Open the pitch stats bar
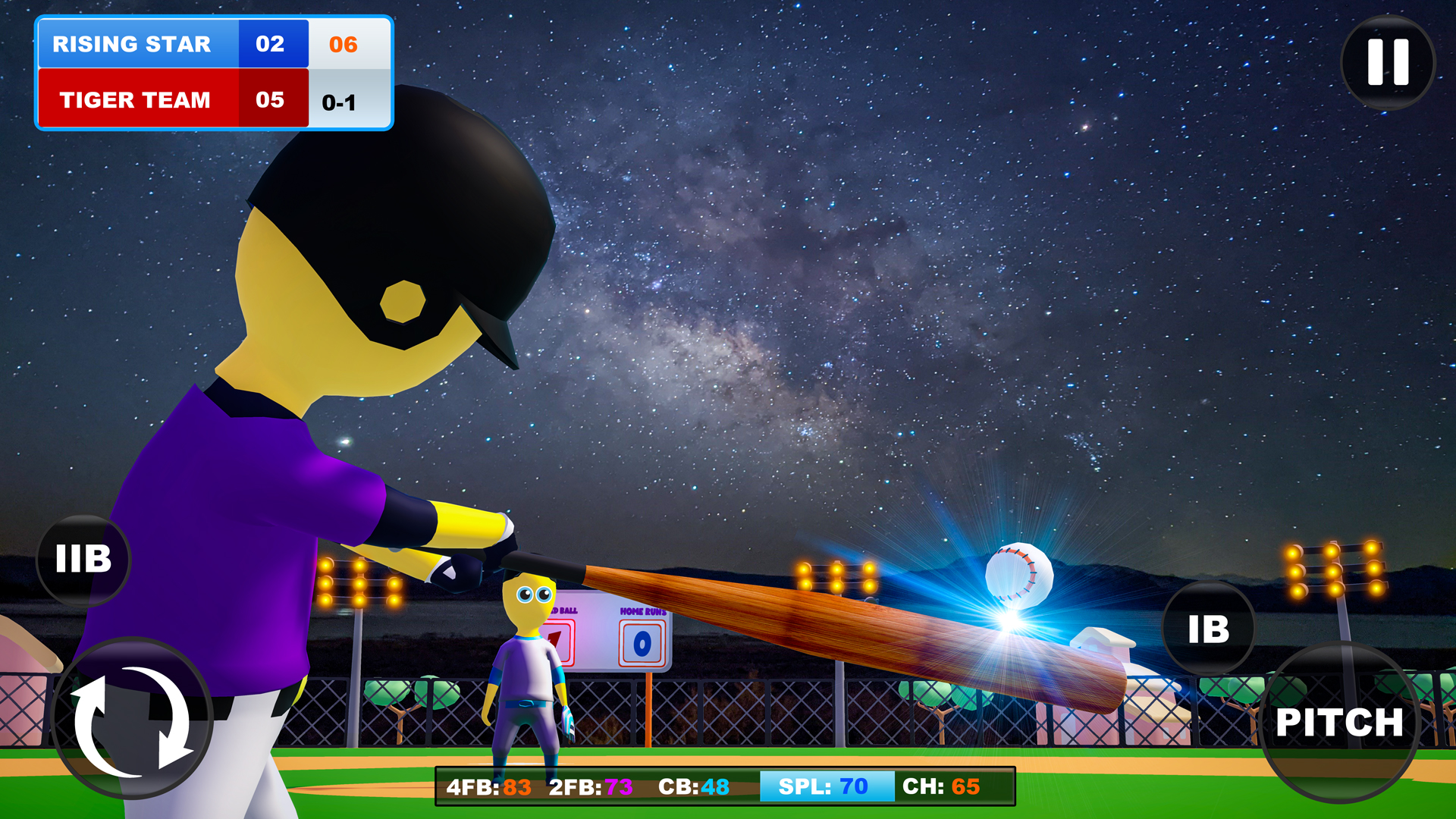The width and height of the screenshot is (1456, 819). point(726,786)
